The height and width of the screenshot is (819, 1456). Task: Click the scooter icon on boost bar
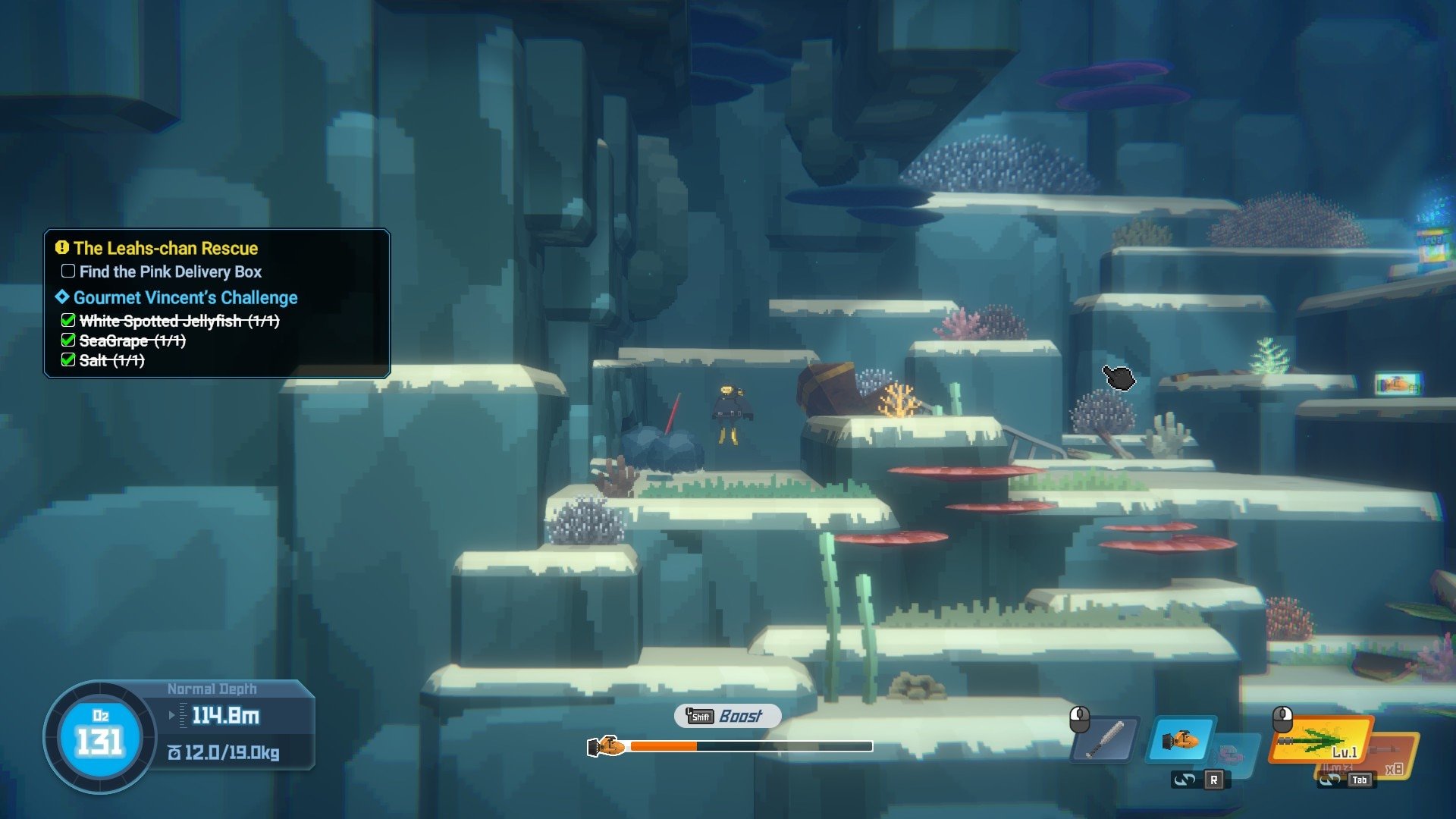(x=607, y=747)
